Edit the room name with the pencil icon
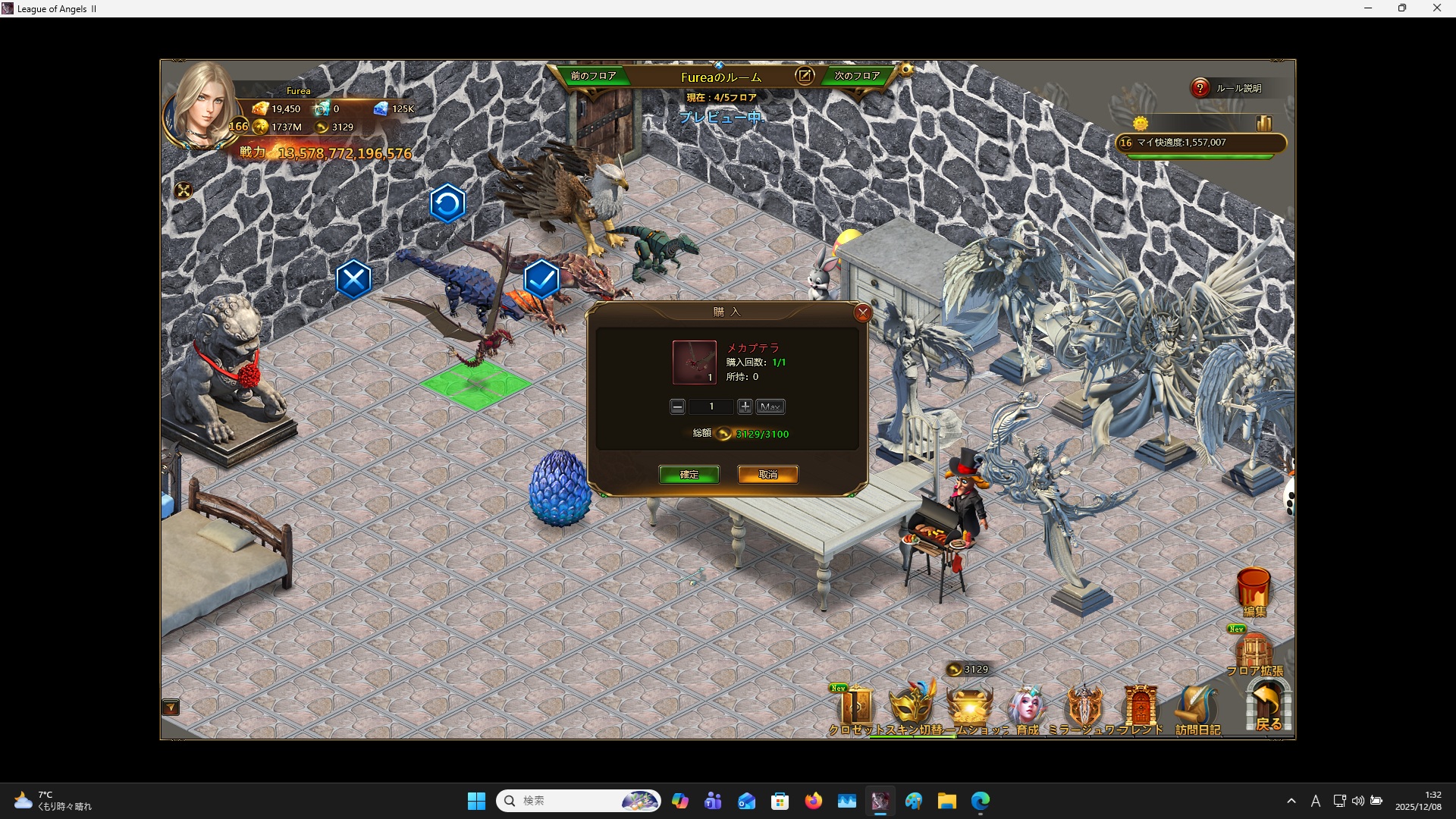The image size is (1456, 819). tap(805, 76)
